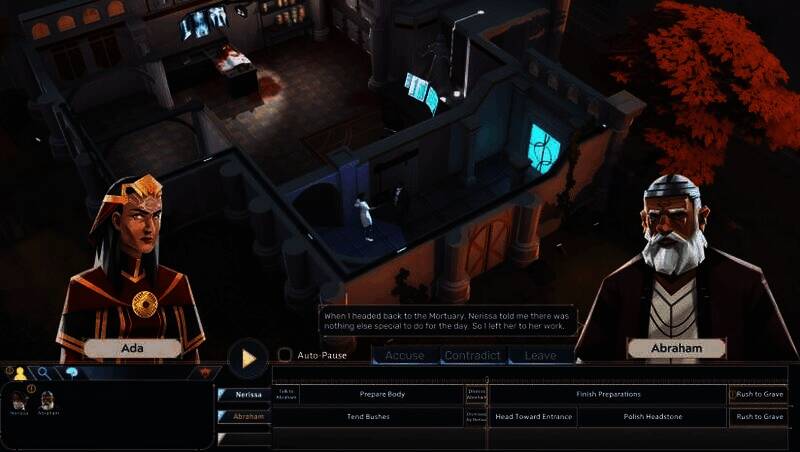
Task: Choose the Contradict option
Action: [x=472, y=355]
